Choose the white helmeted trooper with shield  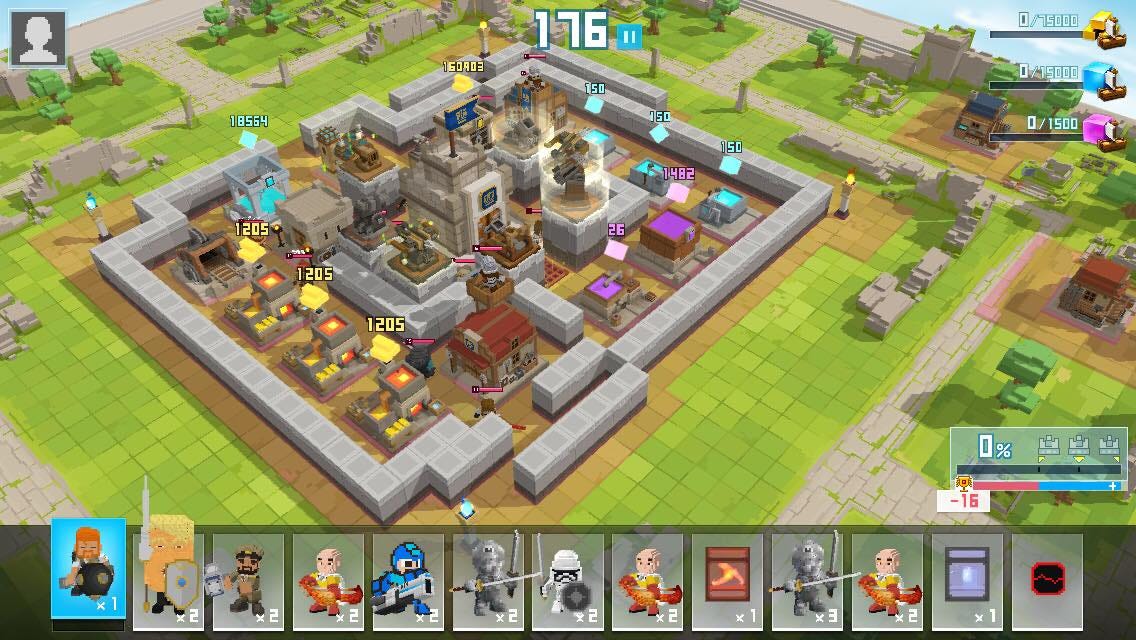coord(568,573)
